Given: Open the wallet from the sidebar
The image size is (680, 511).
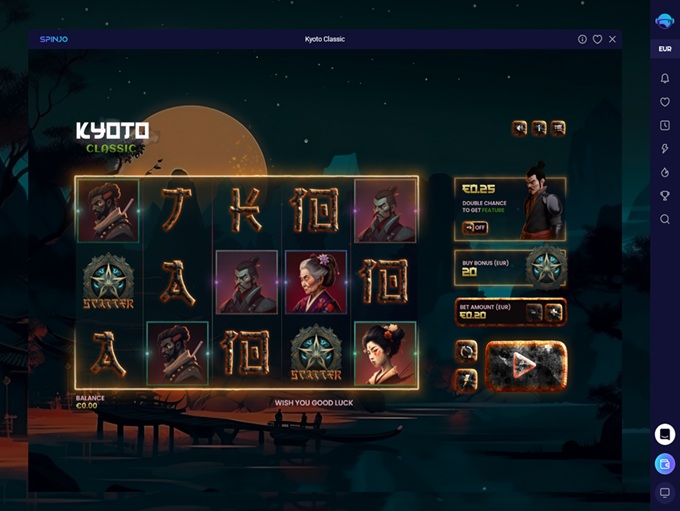Looking at the screenshot, I should click(x=665, y=464).
